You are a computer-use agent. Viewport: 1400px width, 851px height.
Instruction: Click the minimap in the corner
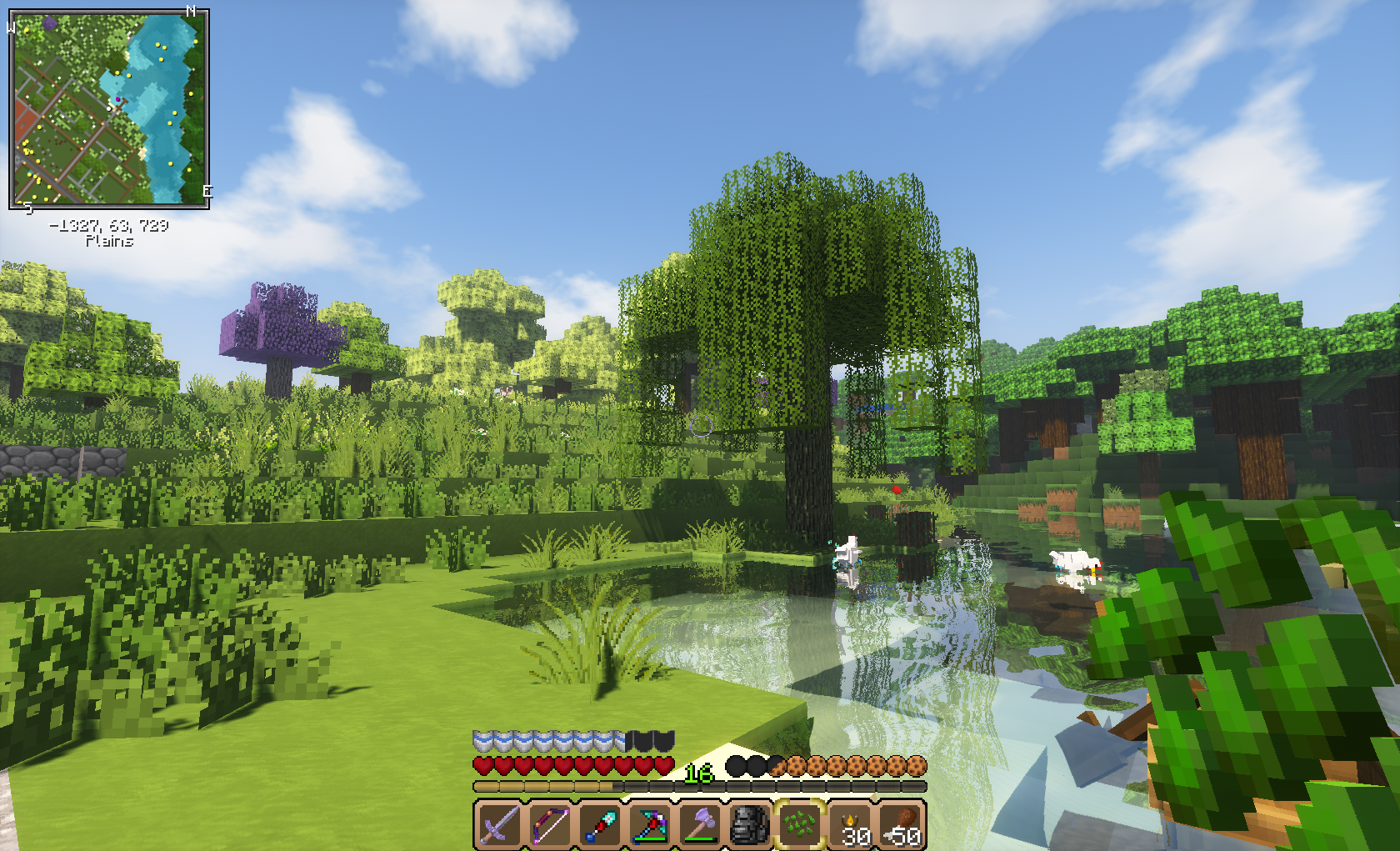pyautogui.click(x=108, y=108)
